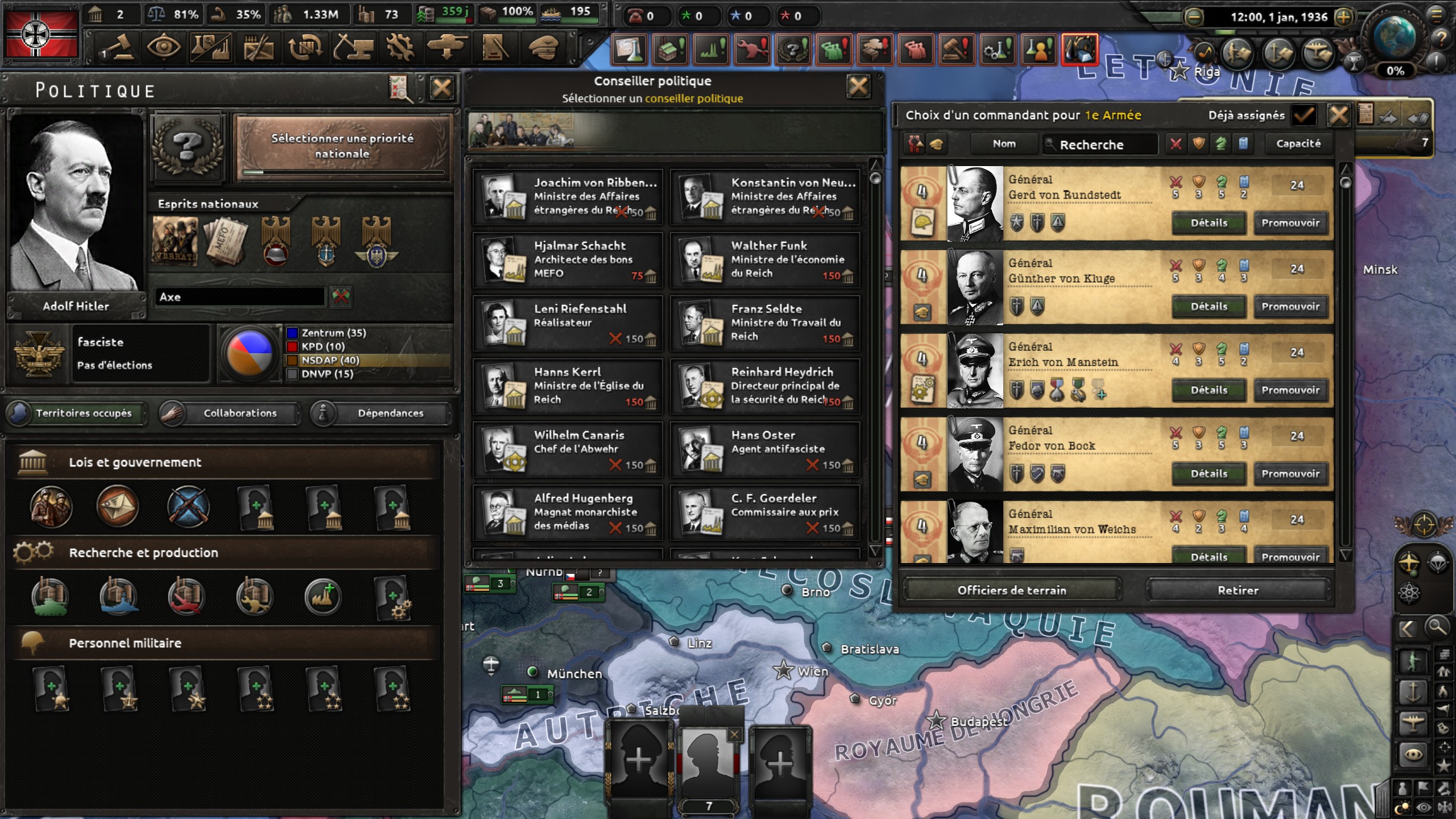Select Franz Seldte, Ministre du Travail
This screenshot has height=819, width=1456.
click(x=765, y=323)
